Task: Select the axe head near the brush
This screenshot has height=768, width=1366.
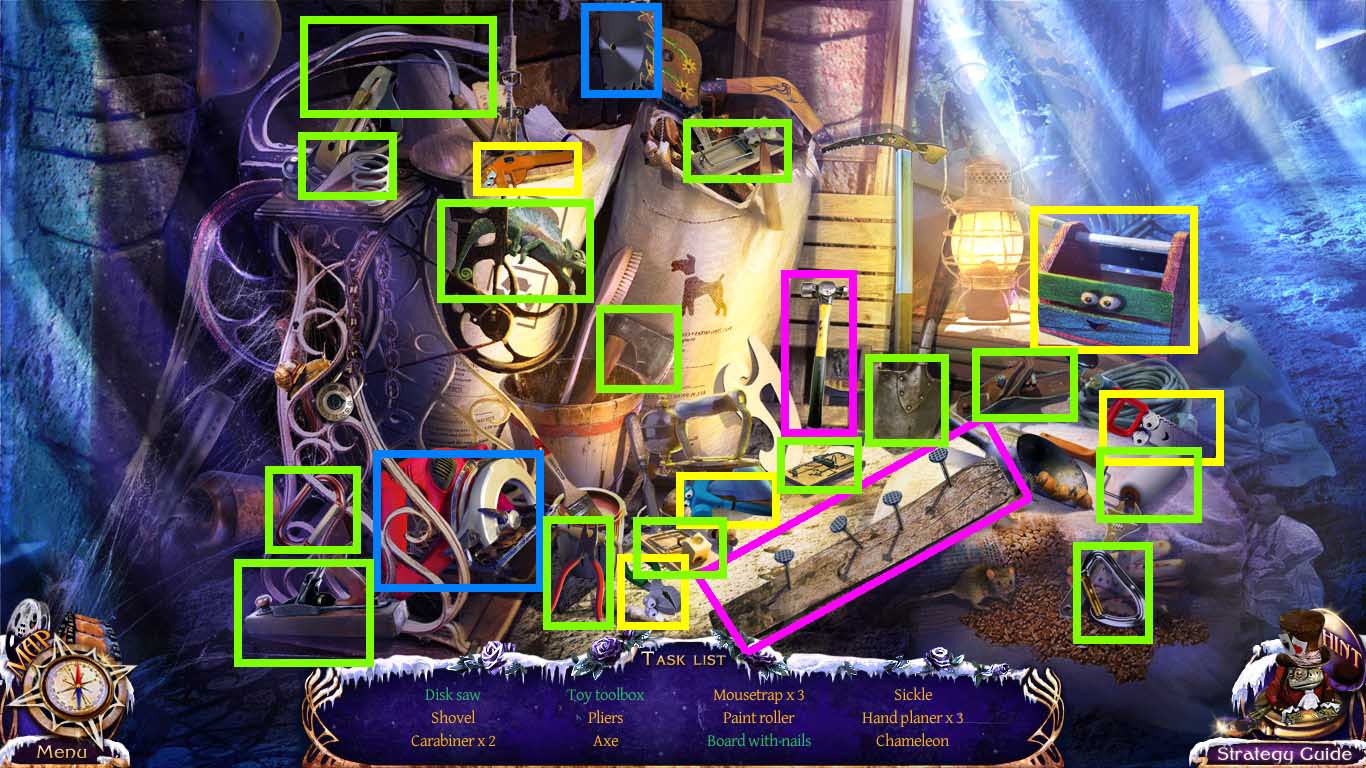Action: coord(640,348)
